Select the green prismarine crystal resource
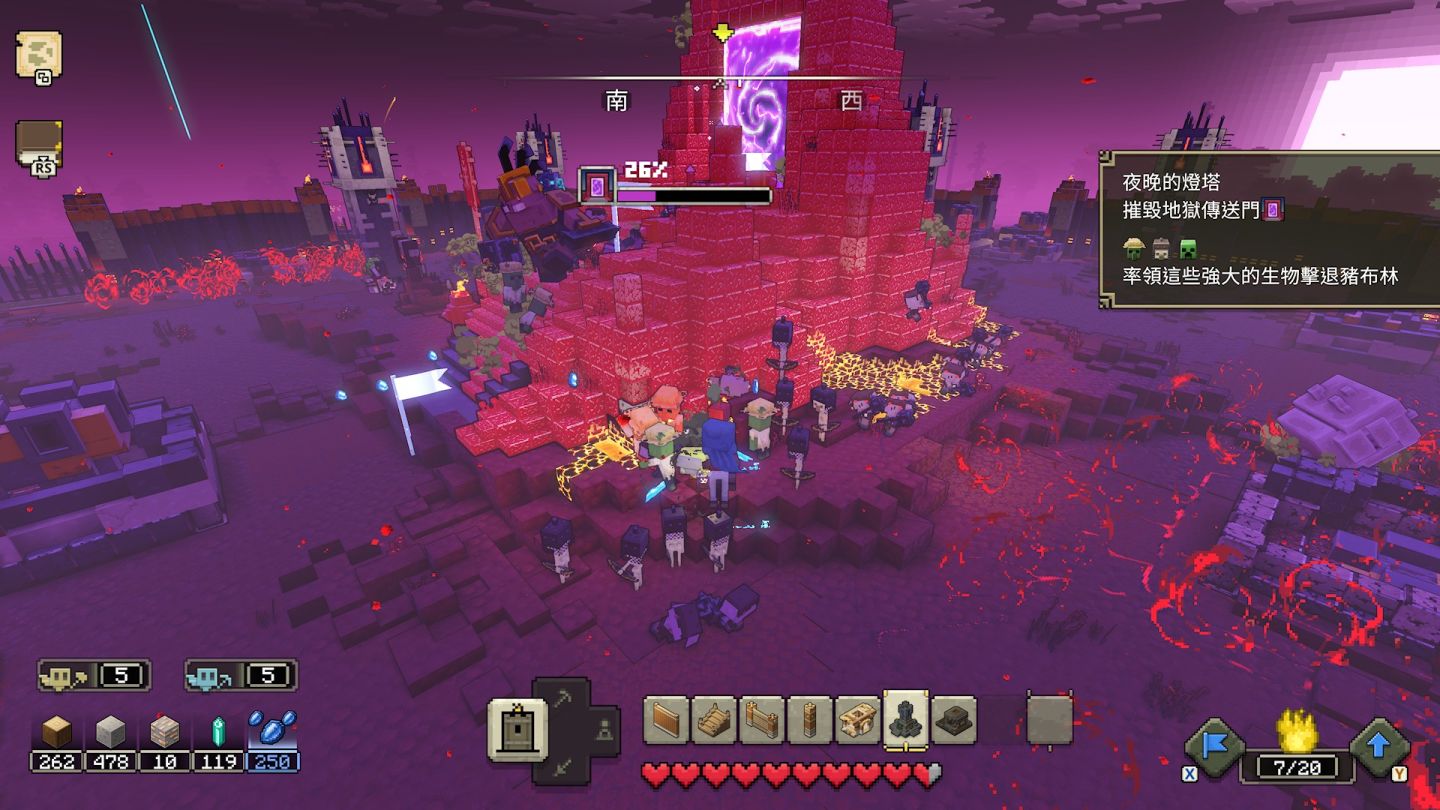 click(218, 733)
